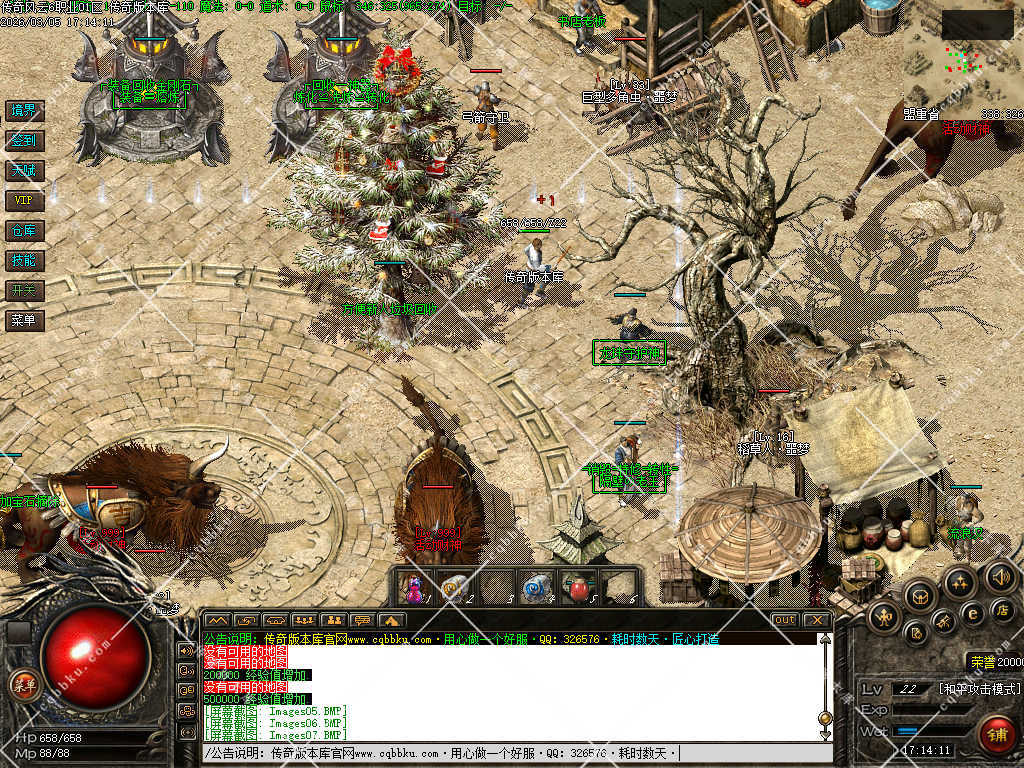Open the VIP panel
Viewport: 1024px width, 768px height.
[x=23, y=200]
